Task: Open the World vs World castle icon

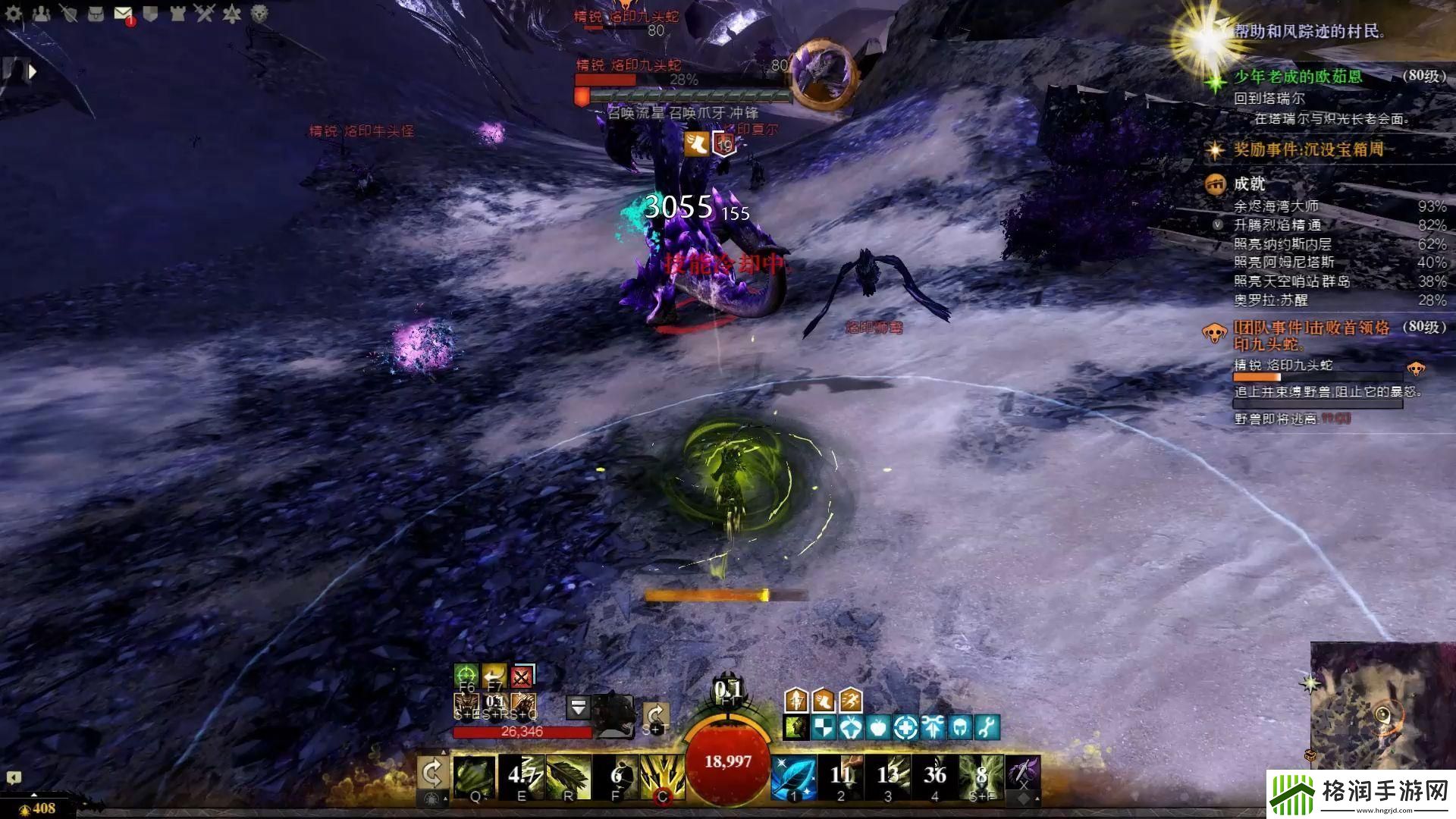Action: (x=177, y=14)
